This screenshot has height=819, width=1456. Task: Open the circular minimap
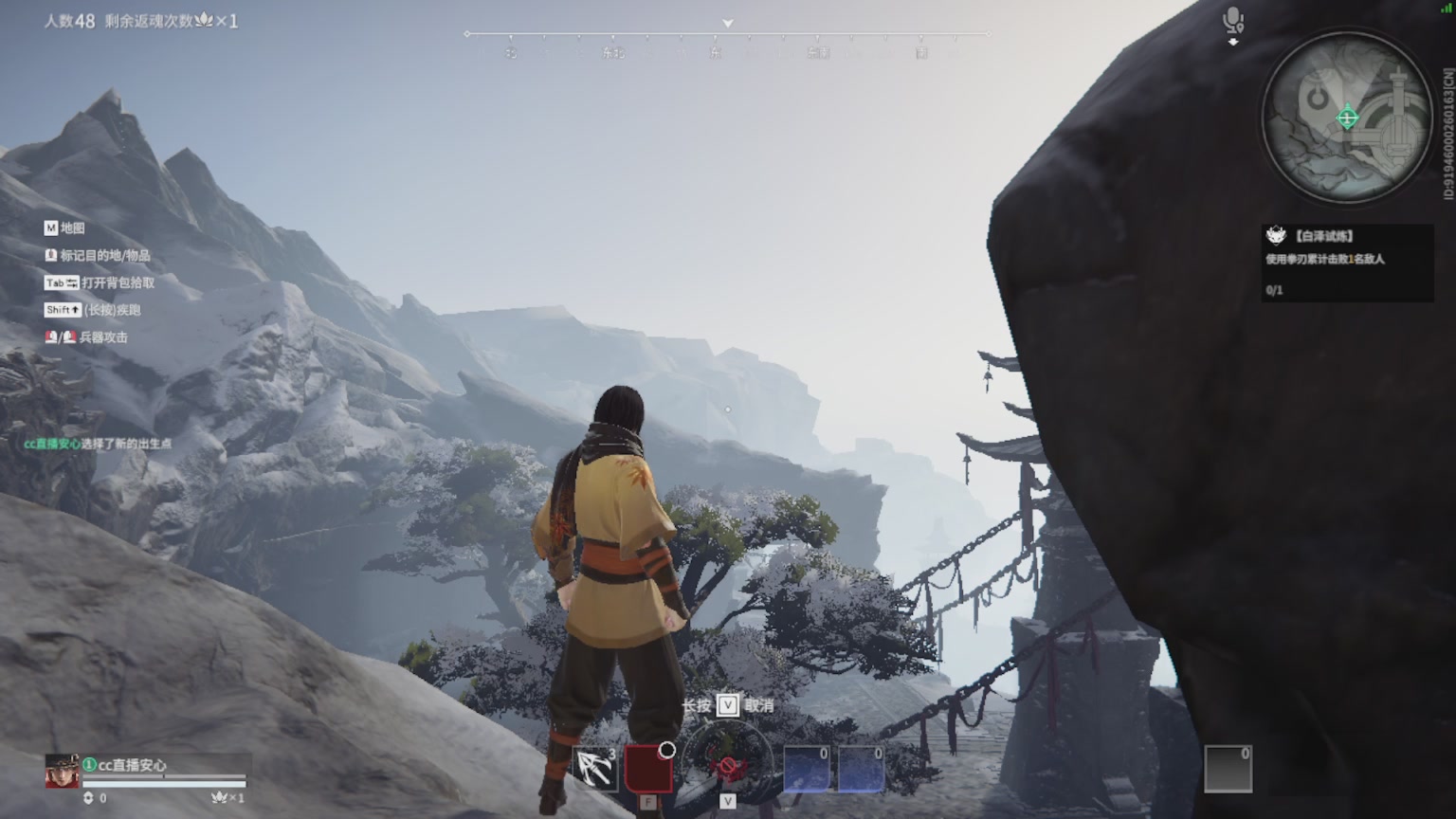pyautogui.click(x=1346, y=118)
